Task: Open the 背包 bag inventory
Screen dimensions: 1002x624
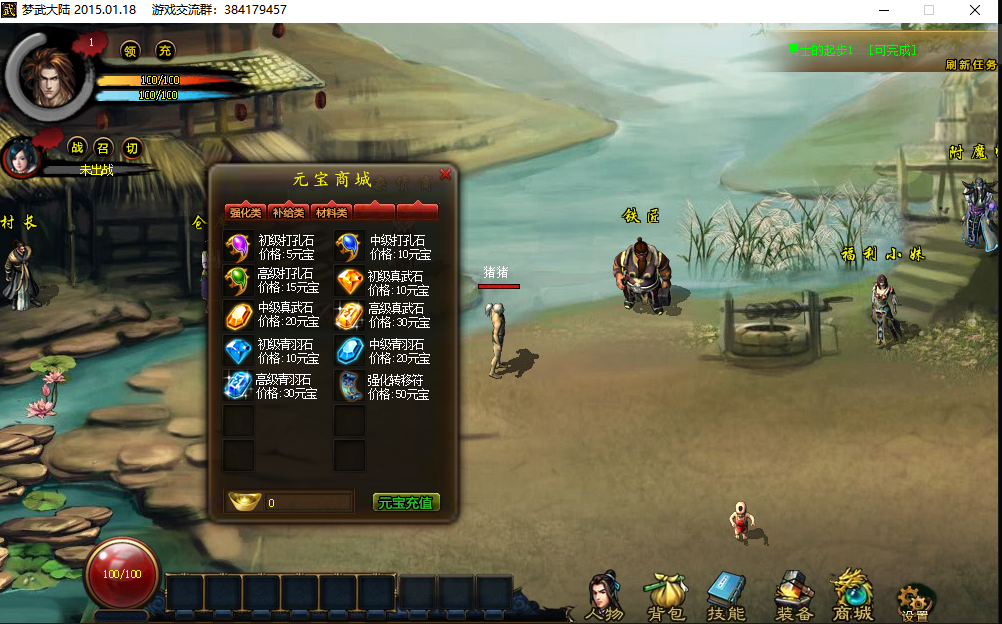Action: (x=664, y=597)
